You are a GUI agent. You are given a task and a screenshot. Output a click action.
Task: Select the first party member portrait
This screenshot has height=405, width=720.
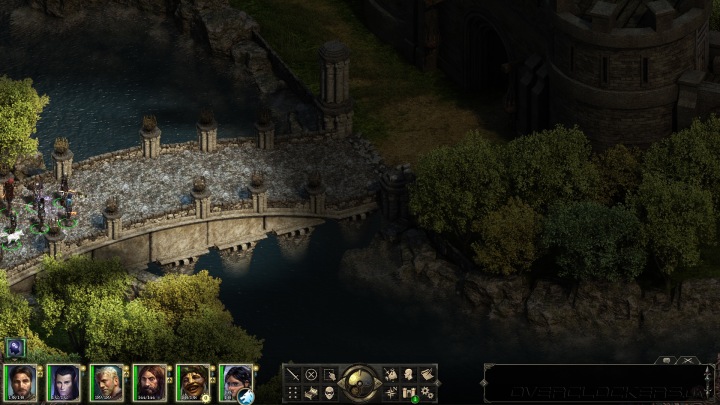20,382
